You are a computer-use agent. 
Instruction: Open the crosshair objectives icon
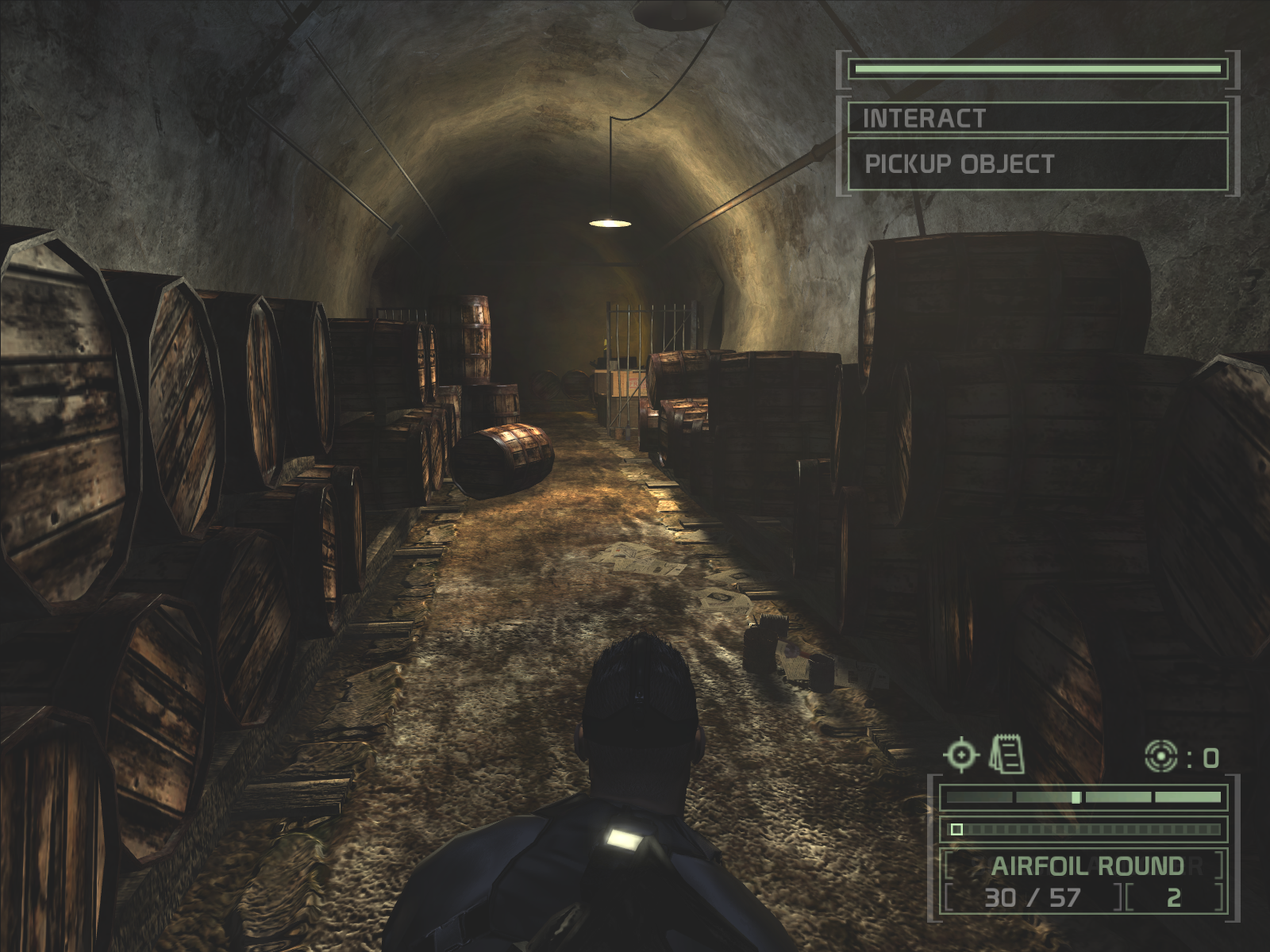(x=961, y=754)
